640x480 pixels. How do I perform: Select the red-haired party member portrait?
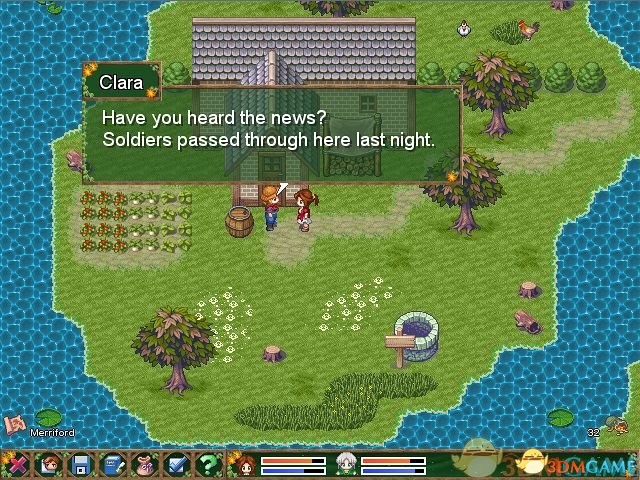(x=244, y=464)
